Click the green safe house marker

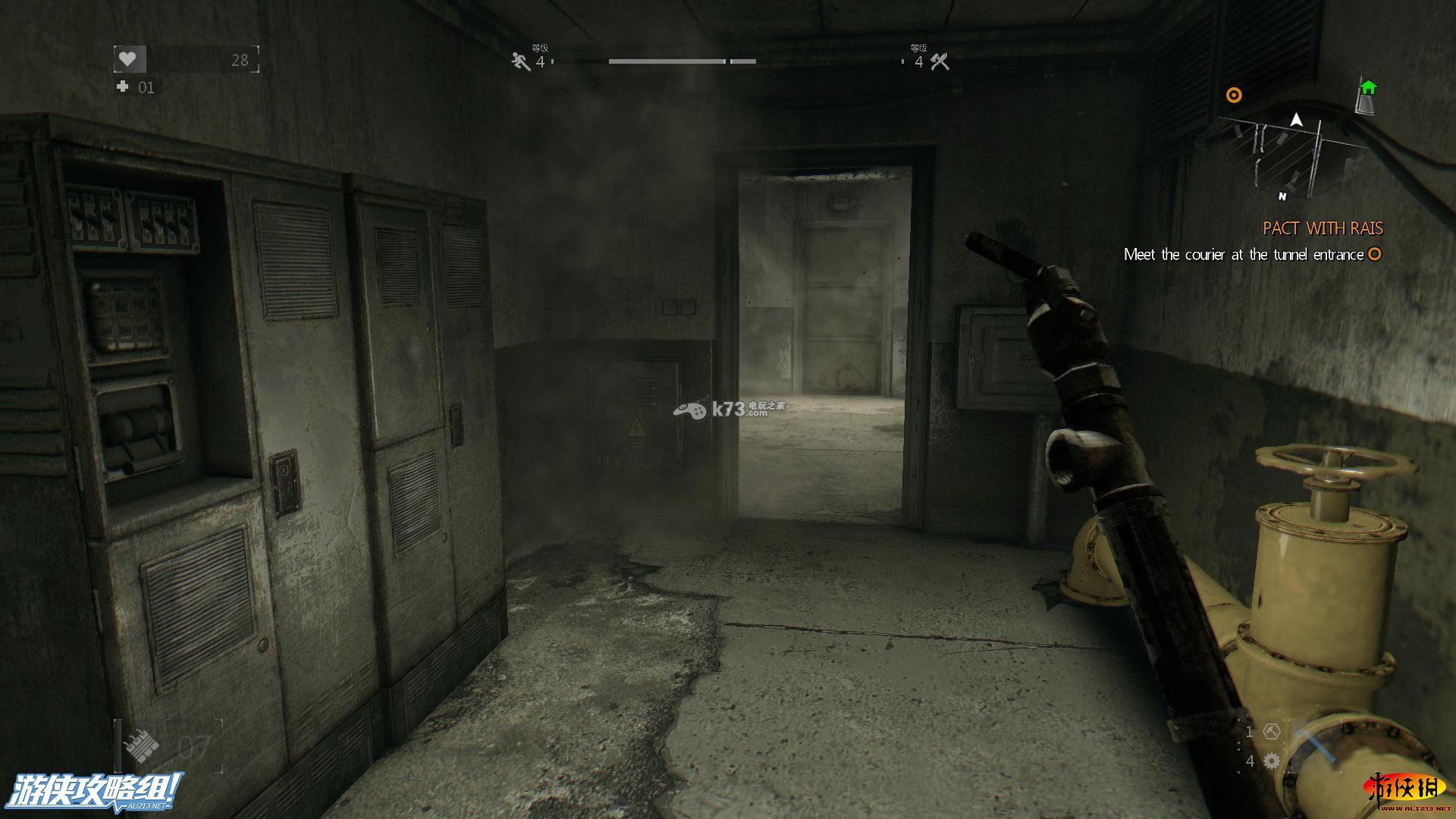1367,88
